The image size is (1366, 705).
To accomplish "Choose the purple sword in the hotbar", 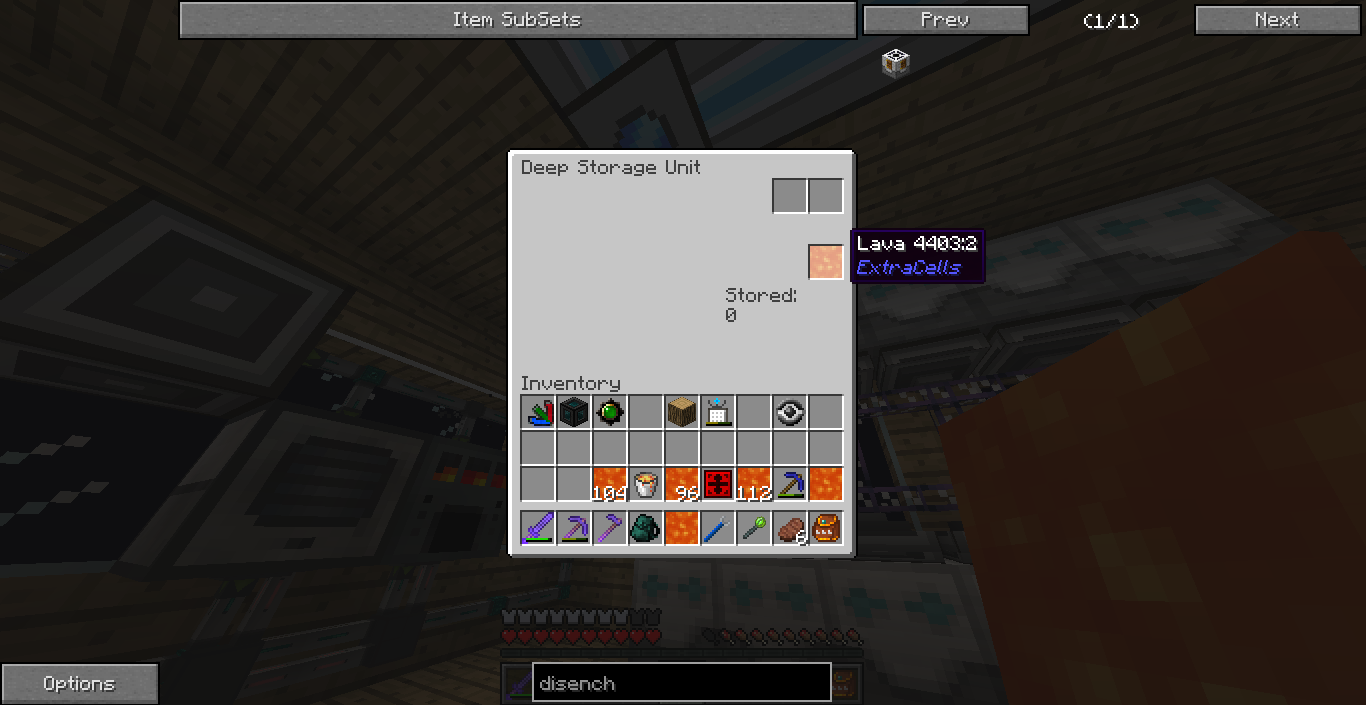I will (x=537, y=527).
